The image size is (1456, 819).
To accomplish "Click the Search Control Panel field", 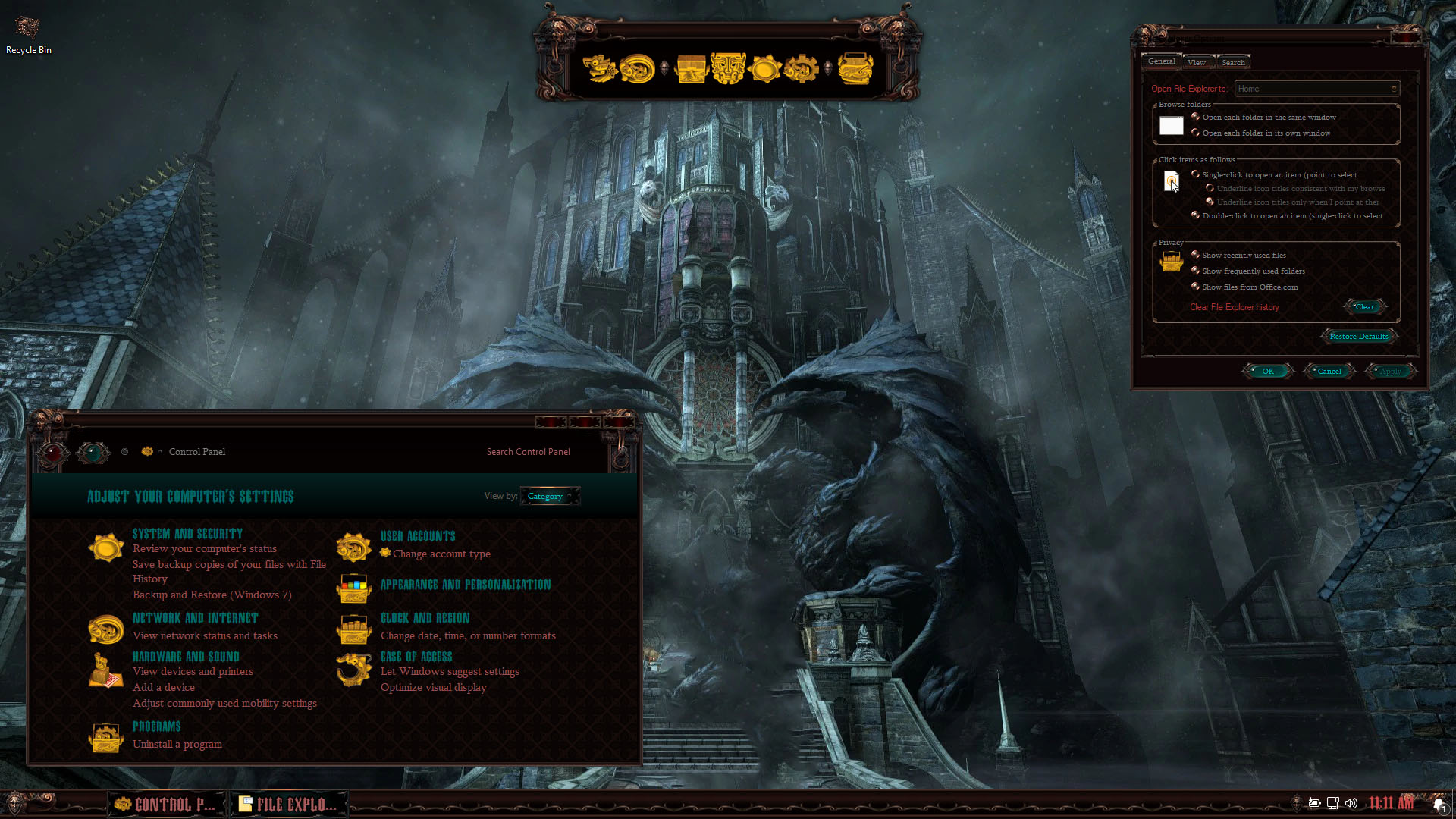I will (x=529, y=452).
